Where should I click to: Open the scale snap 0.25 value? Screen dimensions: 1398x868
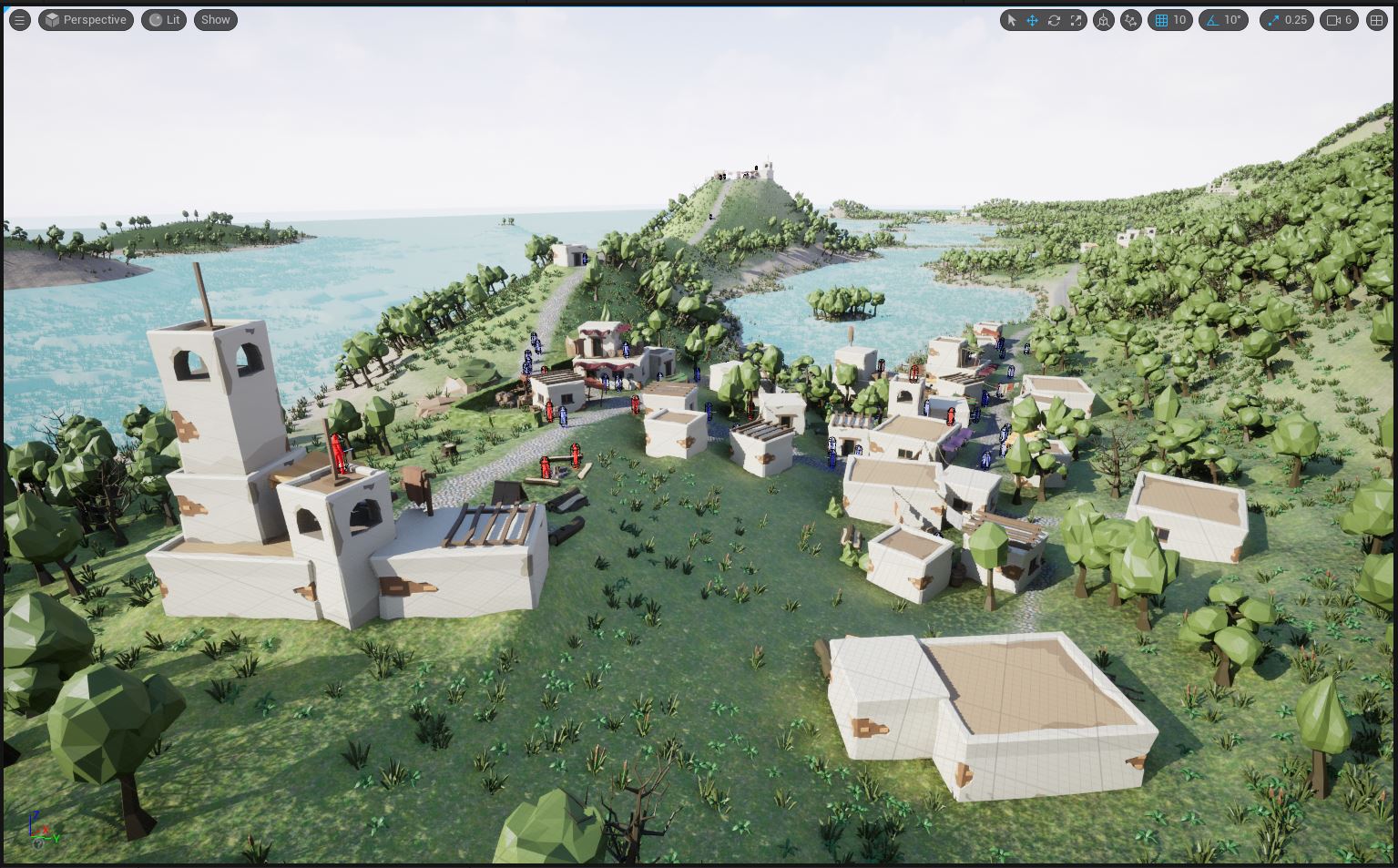tap(1295, 20)
